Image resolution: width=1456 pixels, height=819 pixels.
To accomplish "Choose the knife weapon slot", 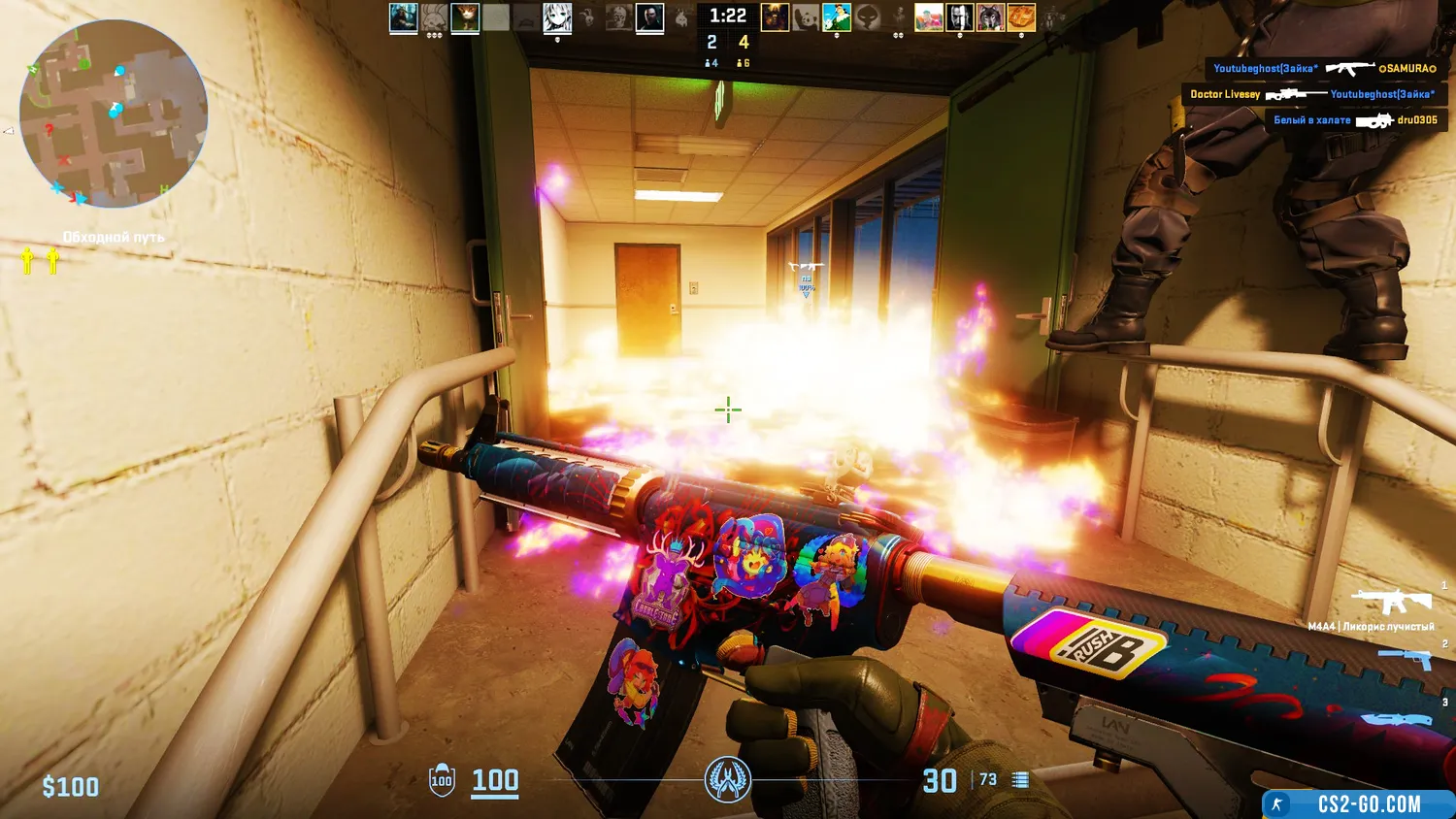I will point(1398,719).
